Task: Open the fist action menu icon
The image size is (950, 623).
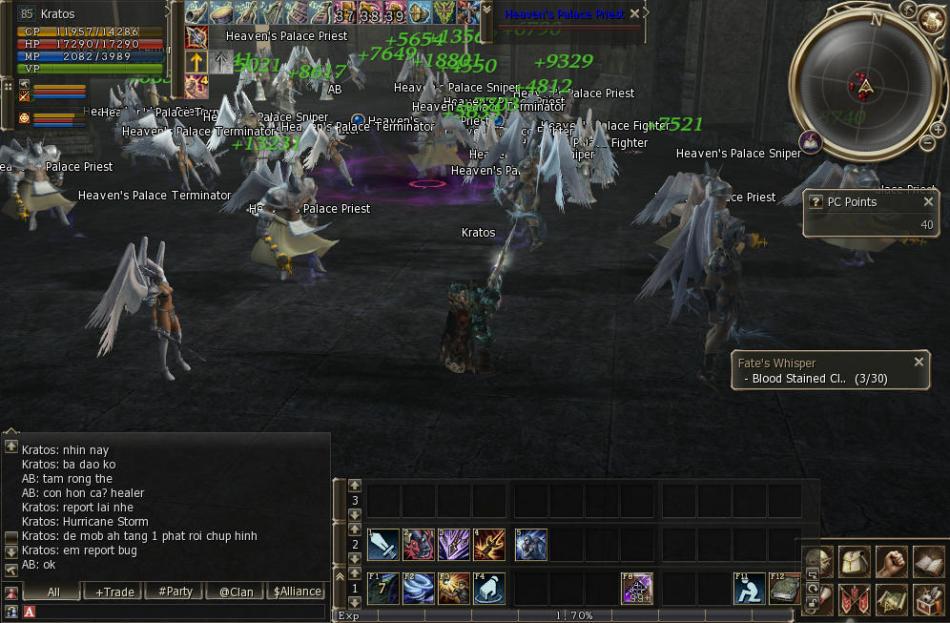Action: point(891,562)
